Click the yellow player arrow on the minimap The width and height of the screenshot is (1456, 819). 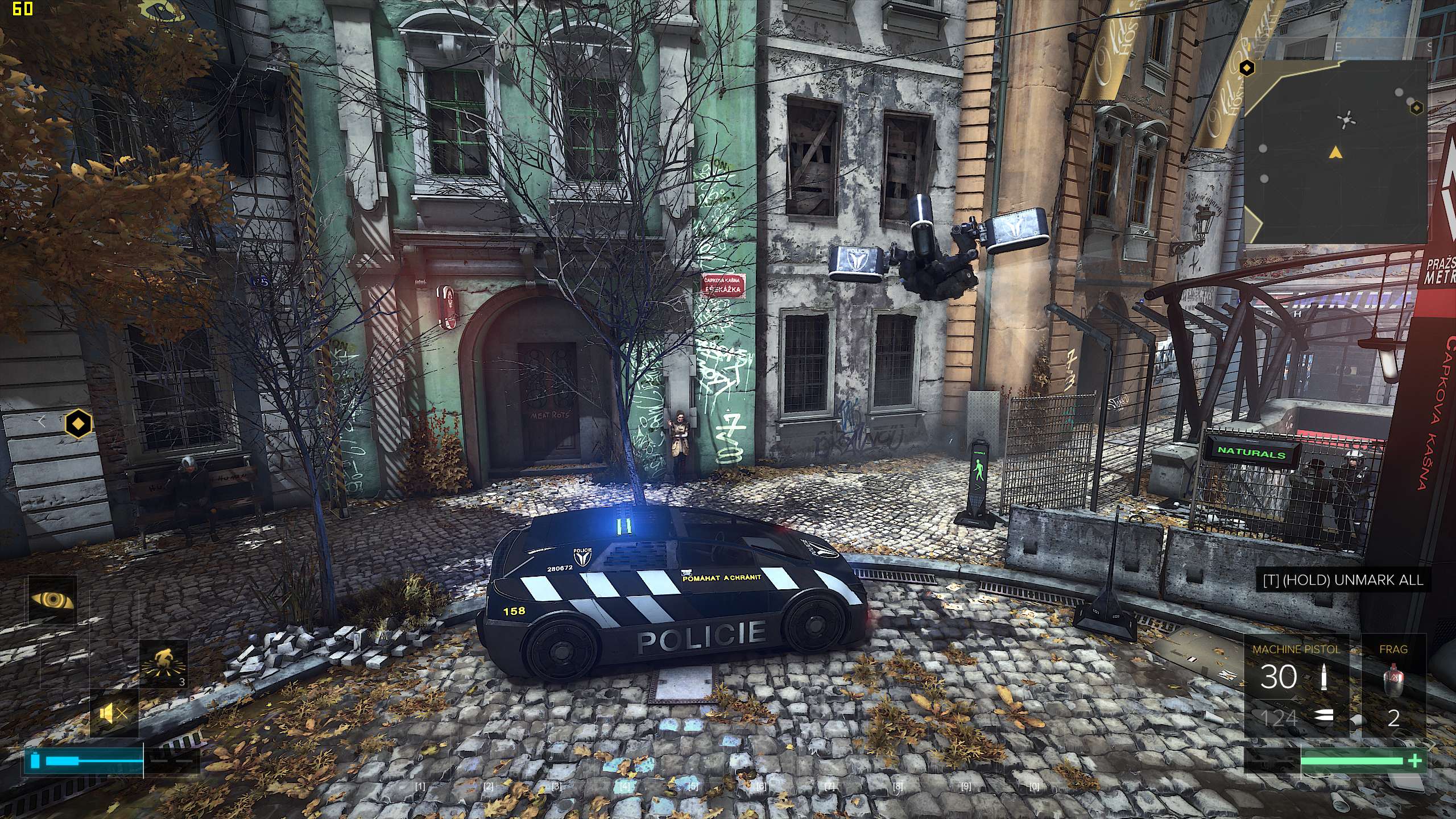(x=1334, y=152)
